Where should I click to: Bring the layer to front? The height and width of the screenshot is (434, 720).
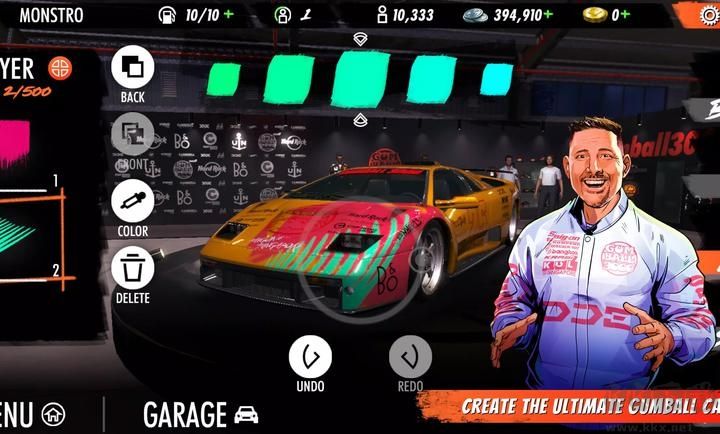pyautogui.click(x=132, y=134)
